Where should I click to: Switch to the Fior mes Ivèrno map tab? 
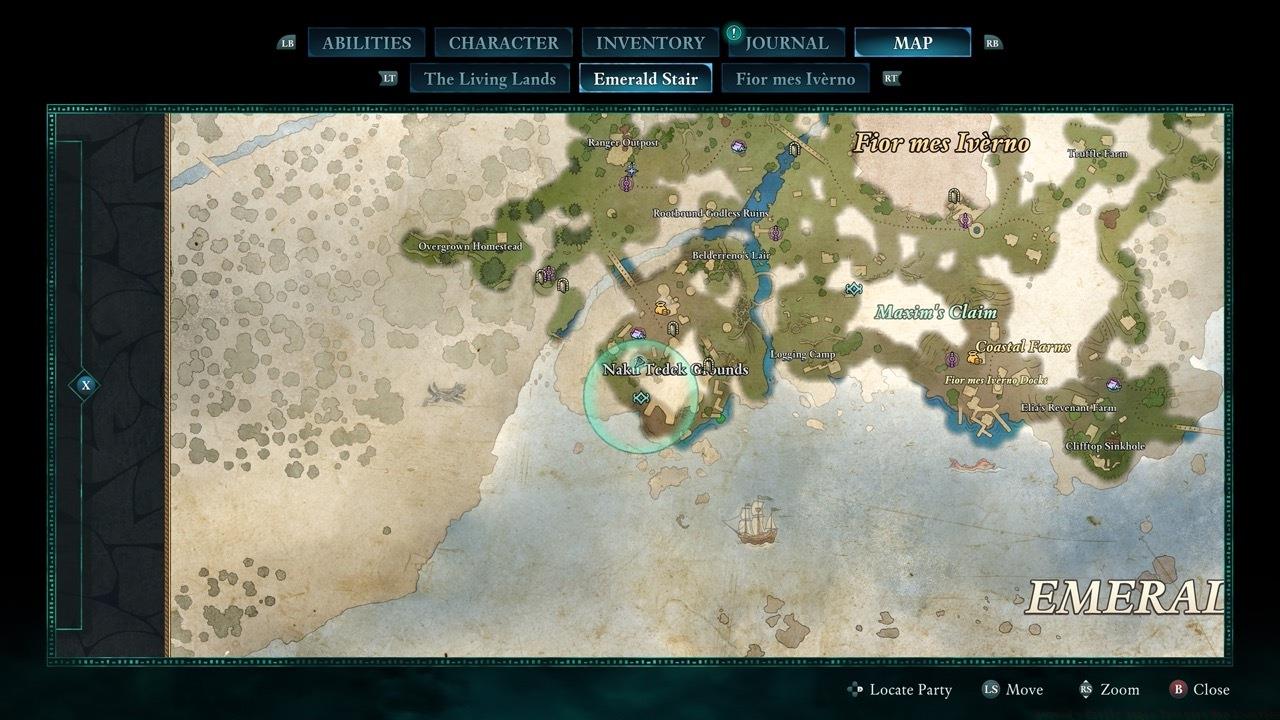(796, 78)
